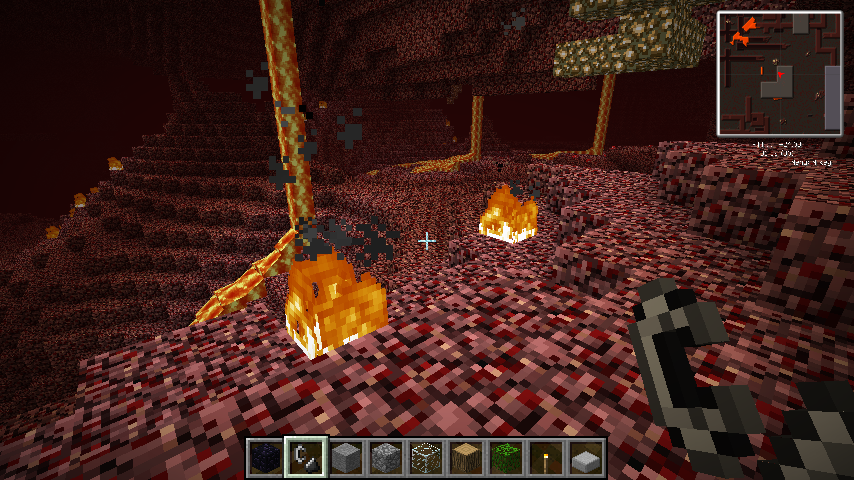Click the minimap in the corner
854x480 pixels.
(x=780, y=73)
